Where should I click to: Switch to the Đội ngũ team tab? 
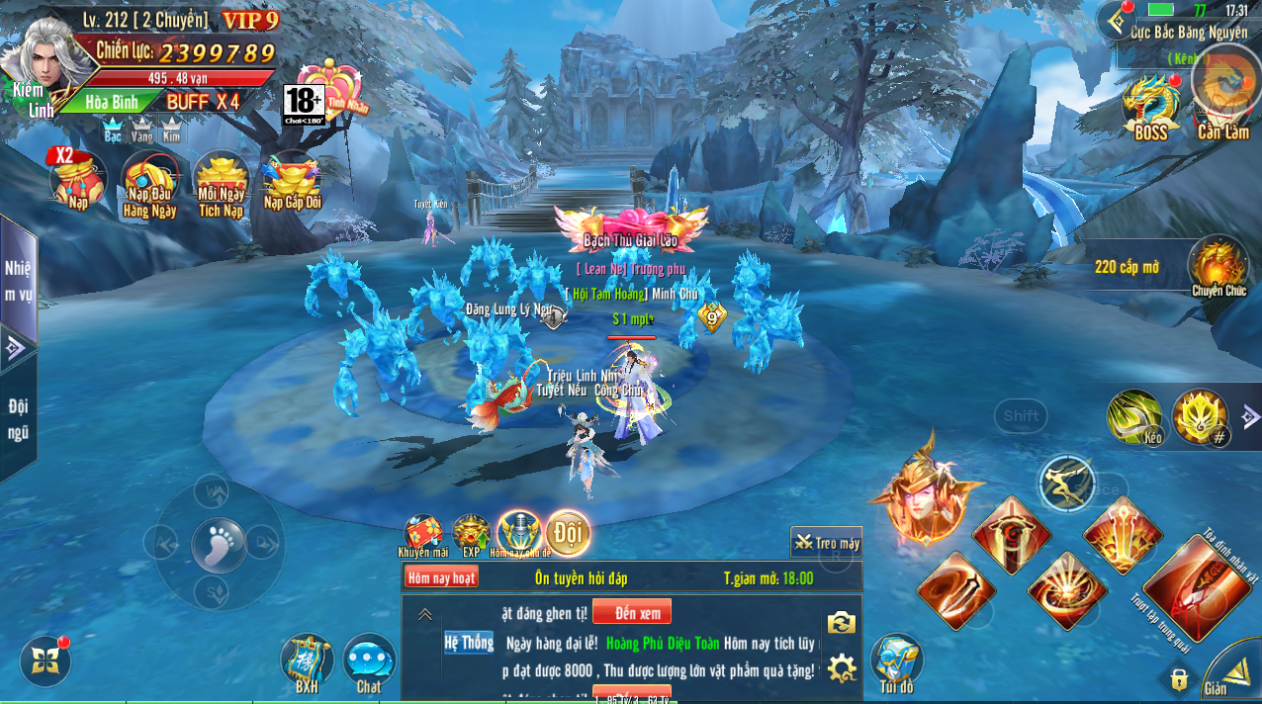tap(18, 420)
